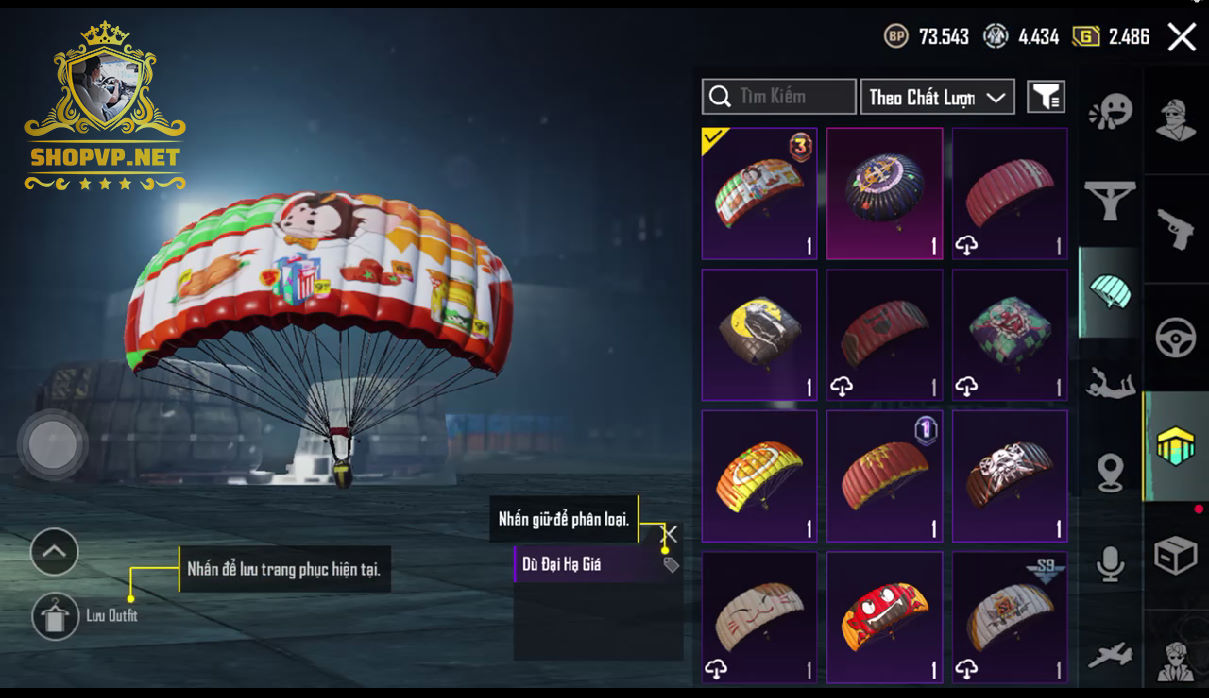Open the crate box tab

click(1176, 556)
